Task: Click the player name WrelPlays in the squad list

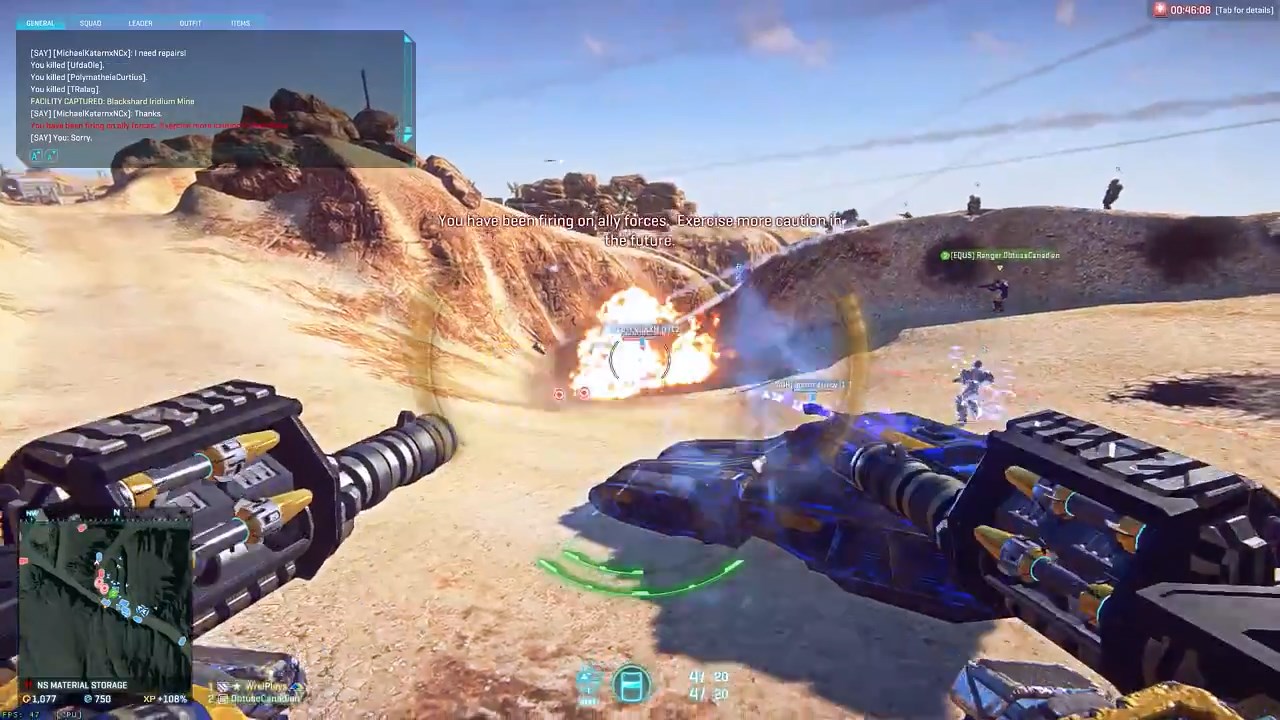Action: point(265,686)
